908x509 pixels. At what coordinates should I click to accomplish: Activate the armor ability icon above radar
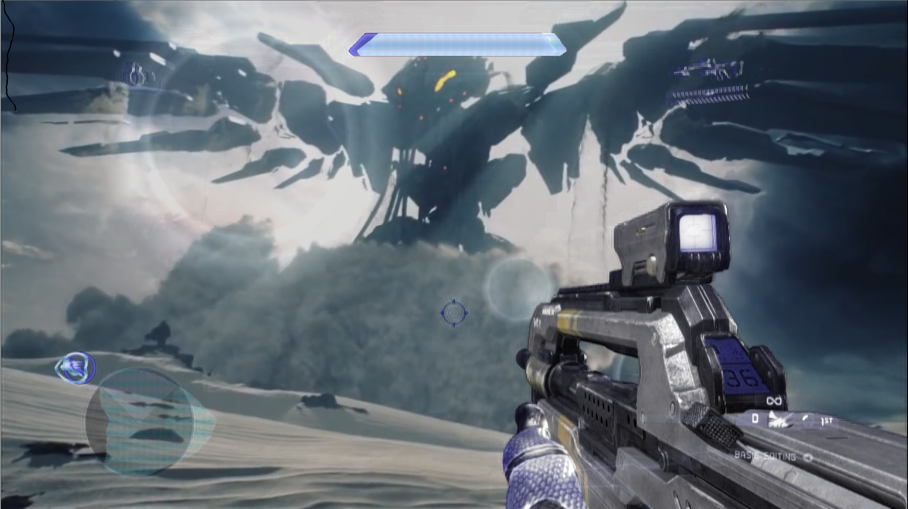[75, 367]
